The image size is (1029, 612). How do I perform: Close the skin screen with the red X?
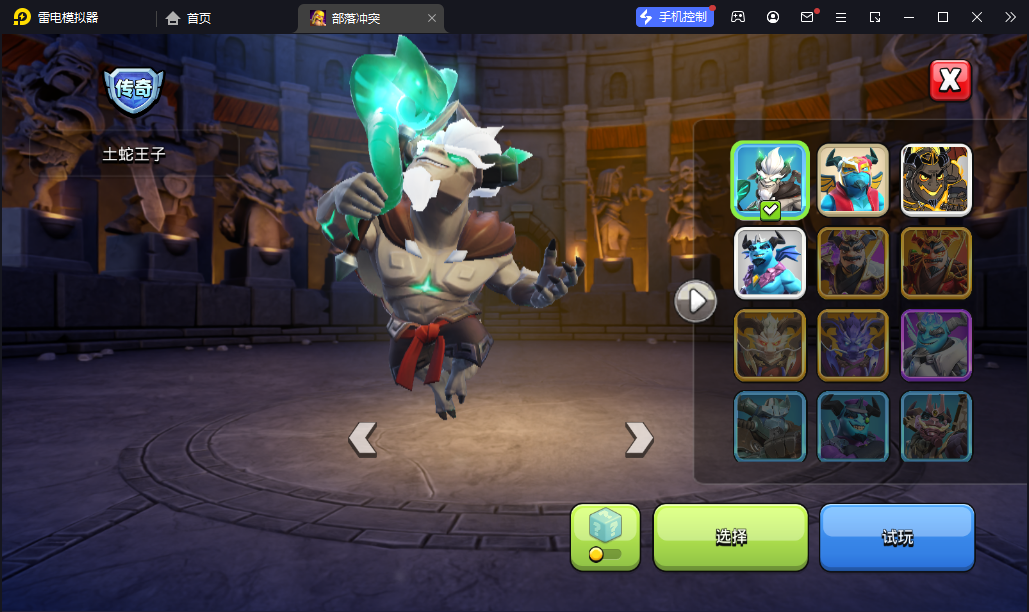(950, 80)
